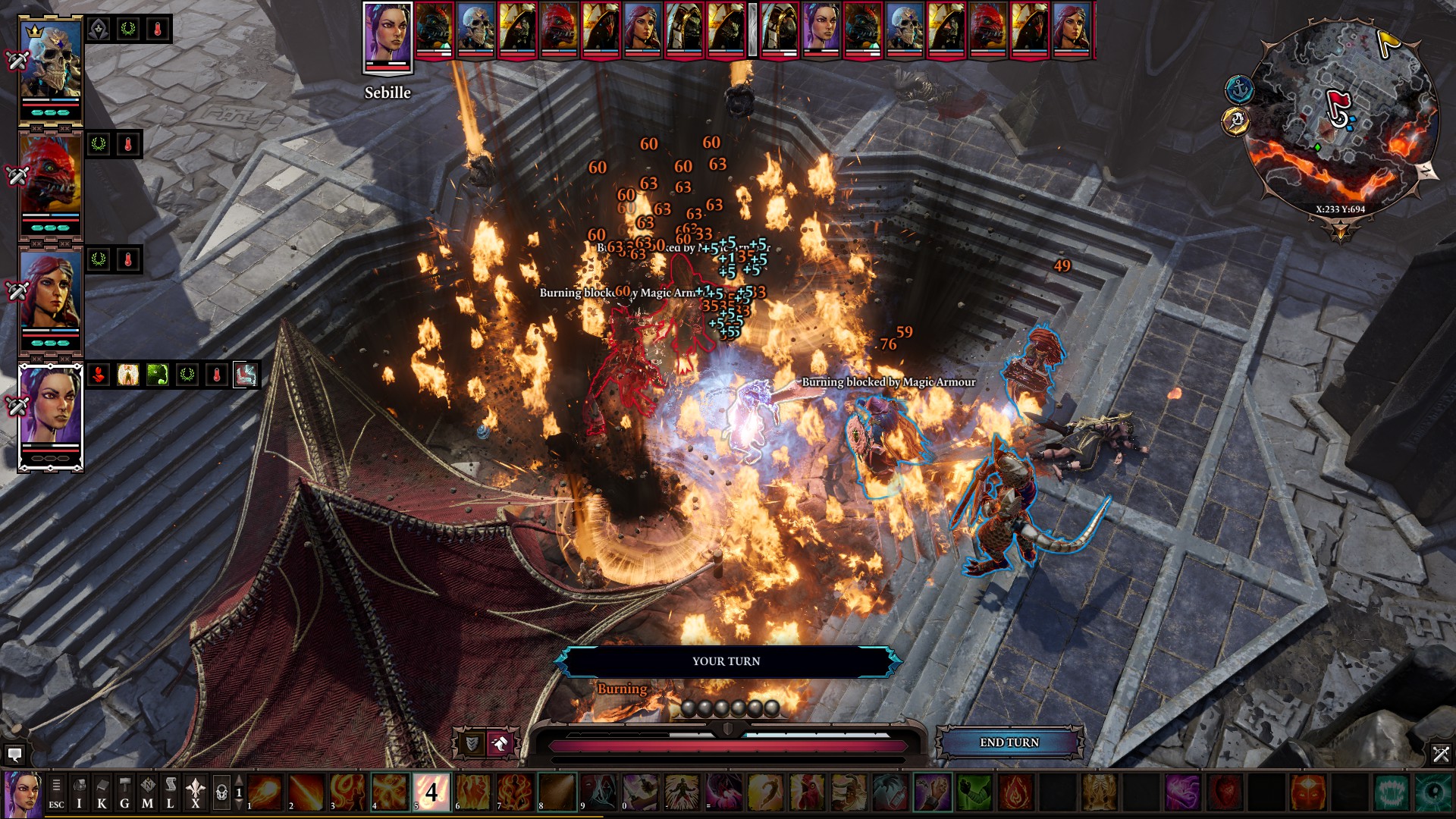Viewport: 1456px width, 819px height.
Task: Toggle the shield stance button above hotbar
Action: pyautogui.click(x=471, y=744)
